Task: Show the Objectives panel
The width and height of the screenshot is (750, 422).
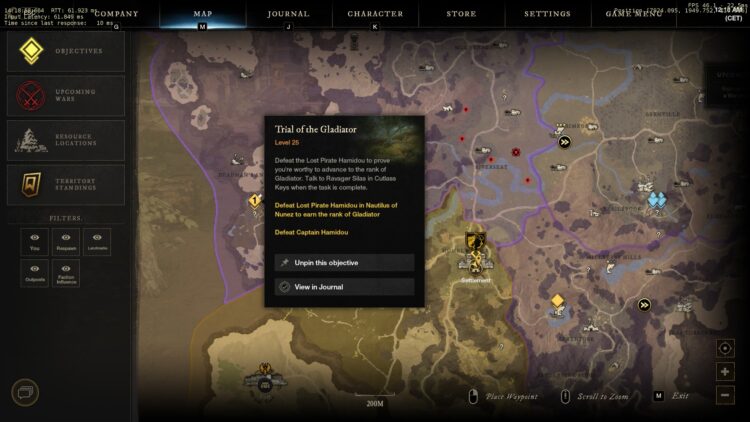Action: pos(66,50)
